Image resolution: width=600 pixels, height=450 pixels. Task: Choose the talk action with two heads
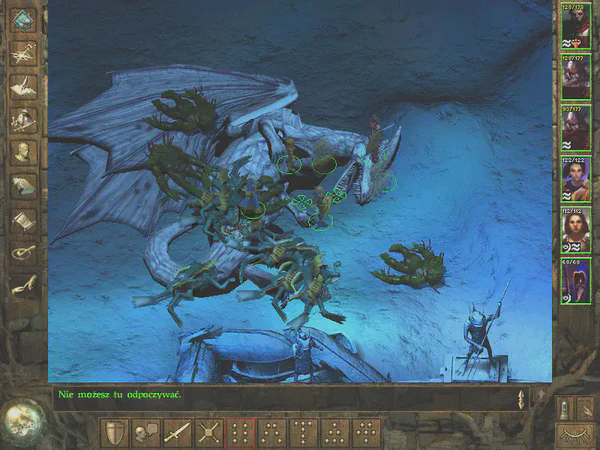point(146,432)
